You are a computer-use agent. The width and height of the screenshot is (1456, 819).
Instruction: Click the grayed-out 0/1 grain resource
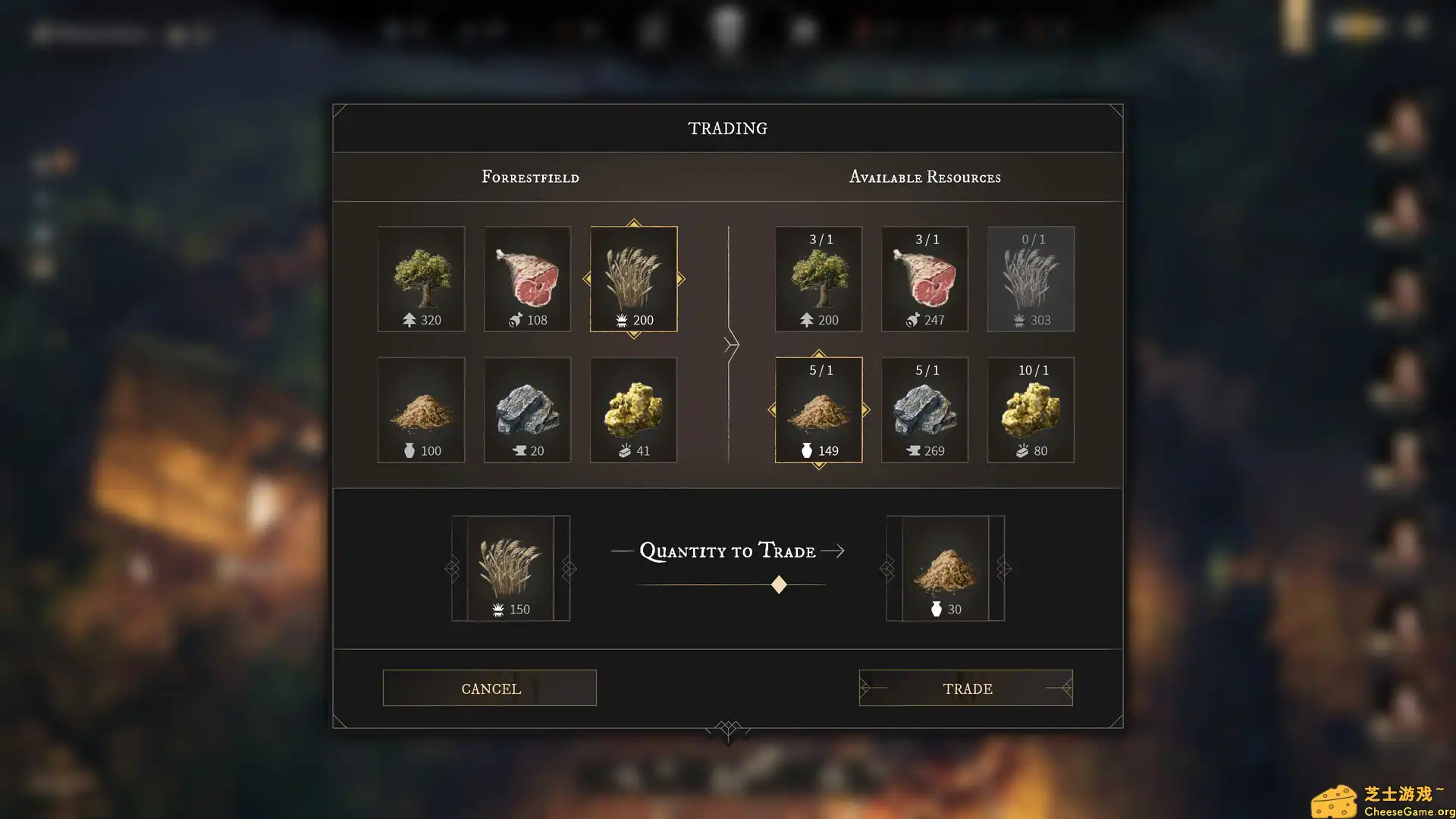click(x=1031, y=278)
